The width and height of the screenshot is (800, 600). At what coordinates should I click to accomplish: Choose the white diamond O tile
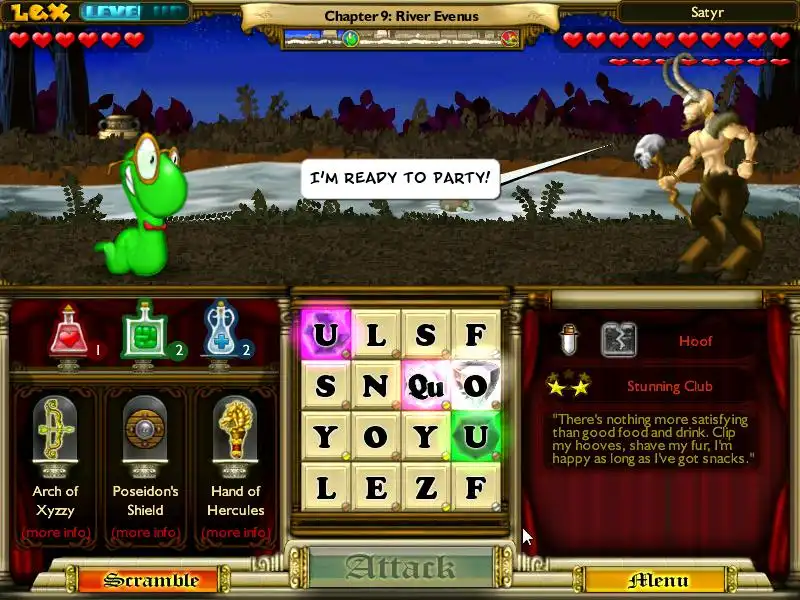pyautogui.click(x=475, y=385)
